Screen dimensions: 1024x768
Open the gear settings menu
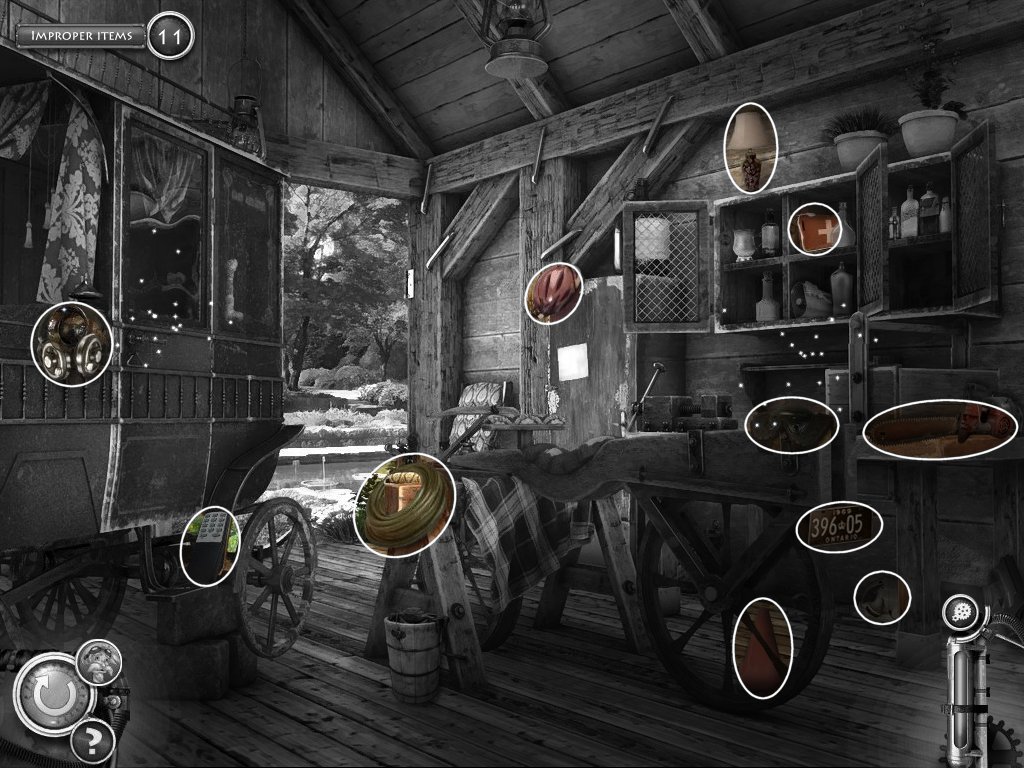point(960,612)
